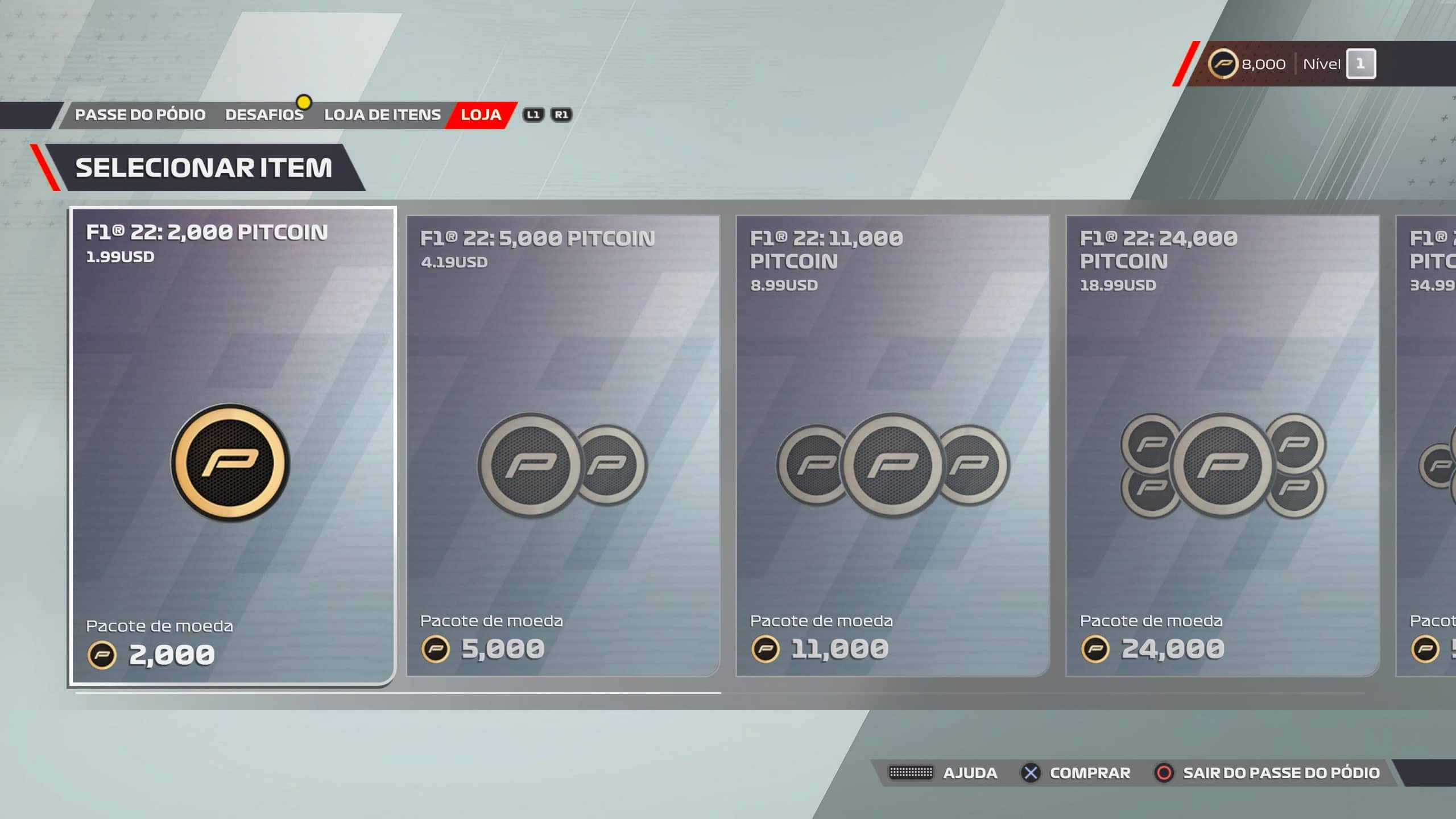Select the 24,000 PitCoin pack for 18.99USD
Image resolution: width=1456 pixels, height=819 pixels.
click(1223, 446)
